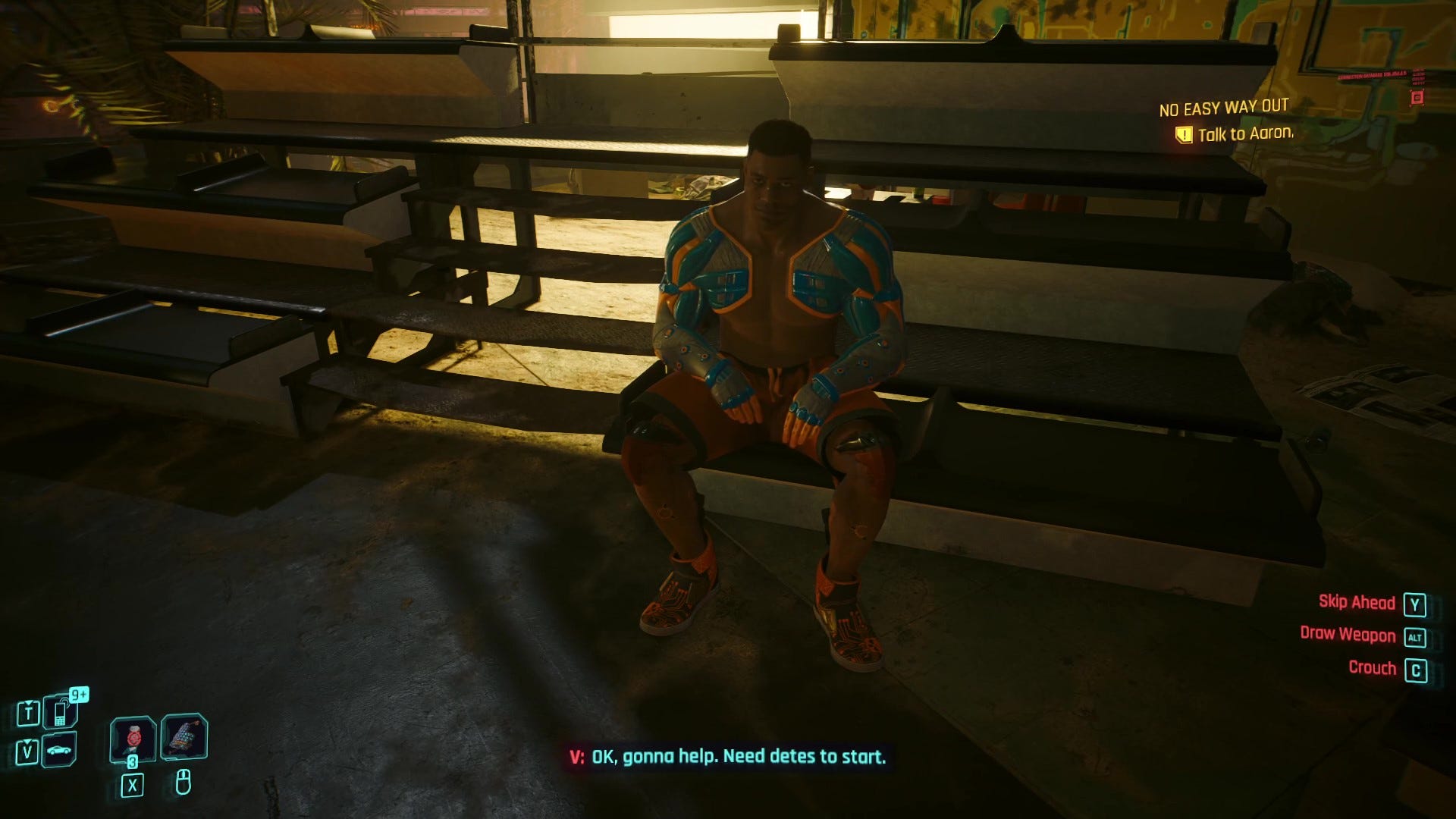Screen dimensions: 1456x819
Task: Click V's subtitle line about needing detes
Action: click(x=728, y=755)
